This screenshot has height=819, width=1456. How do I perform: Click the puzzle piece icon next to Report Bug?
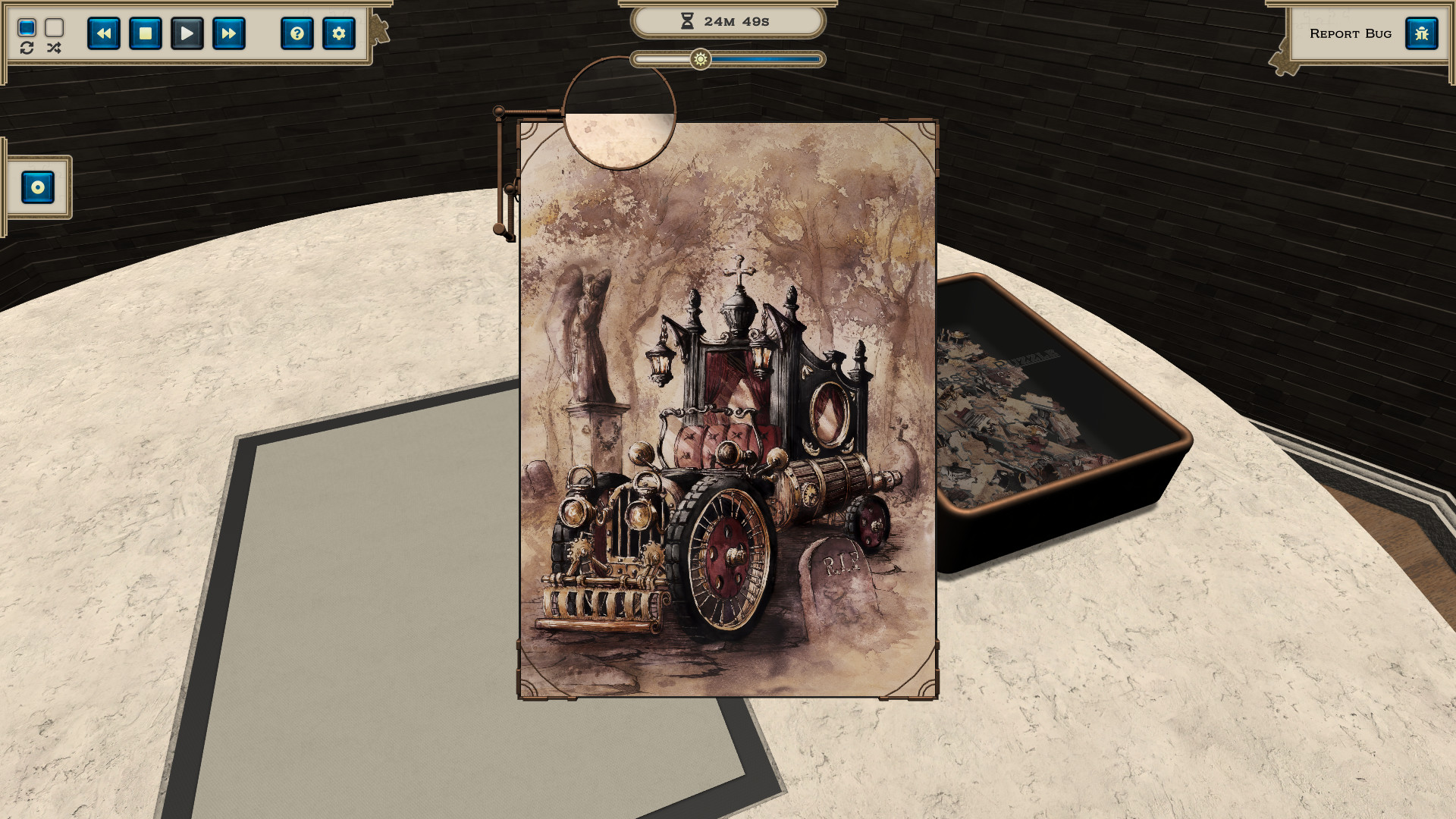pos(1422,33)
